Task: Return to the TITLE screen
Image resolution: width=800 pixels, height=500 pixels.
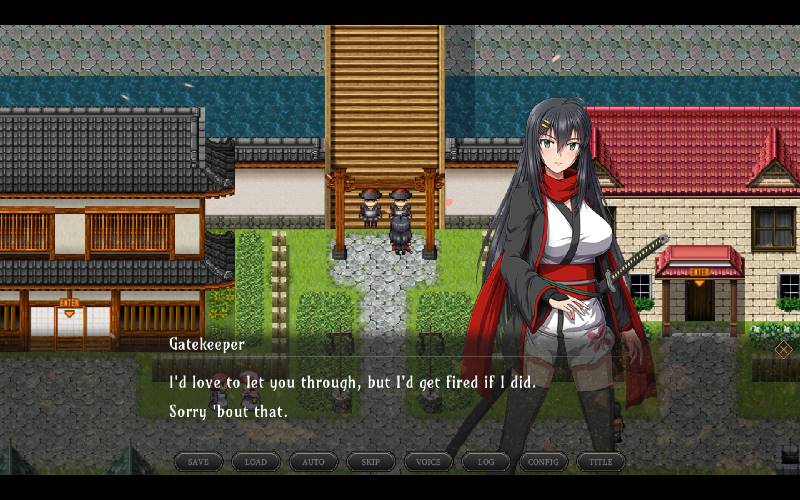Action: click(601, 462)
